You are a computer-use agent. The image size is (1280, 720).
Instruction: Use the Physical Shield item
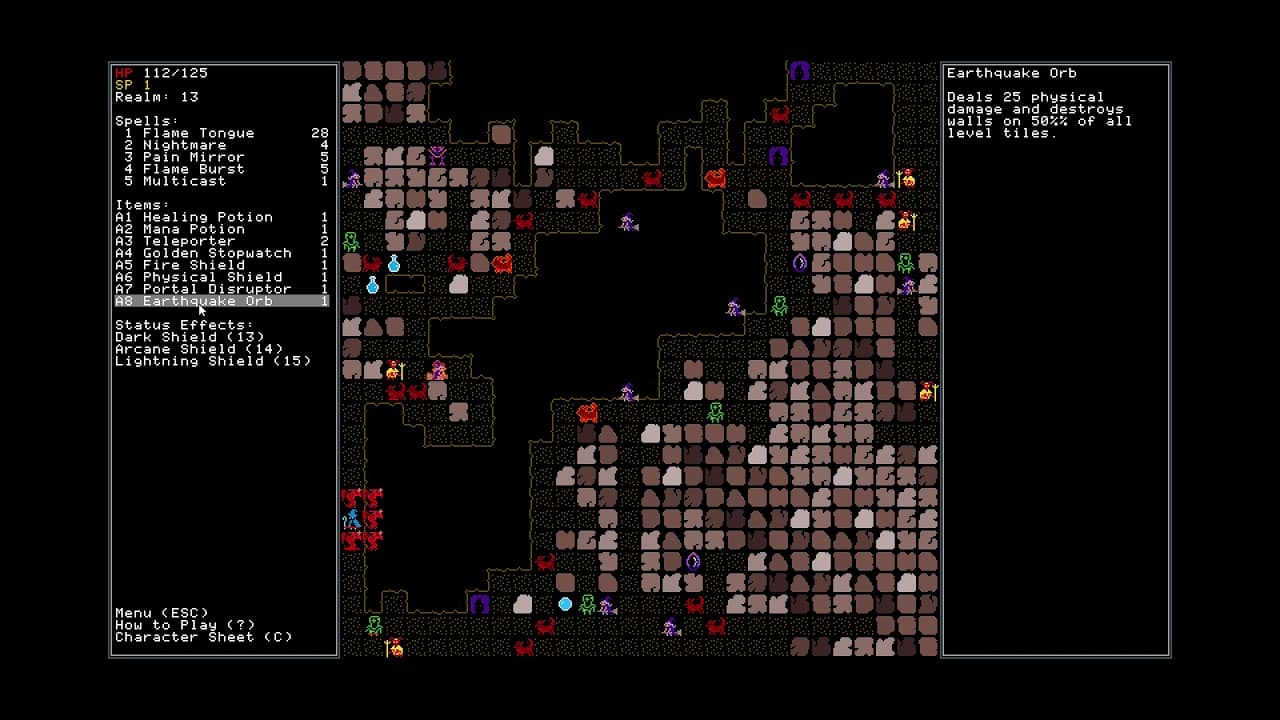pos(212,277)
